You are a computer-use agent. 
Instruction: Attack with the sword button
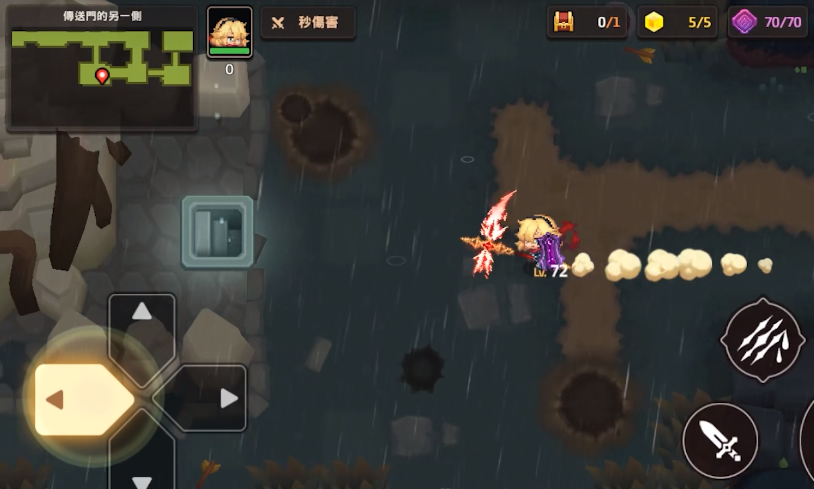[720, 440]
